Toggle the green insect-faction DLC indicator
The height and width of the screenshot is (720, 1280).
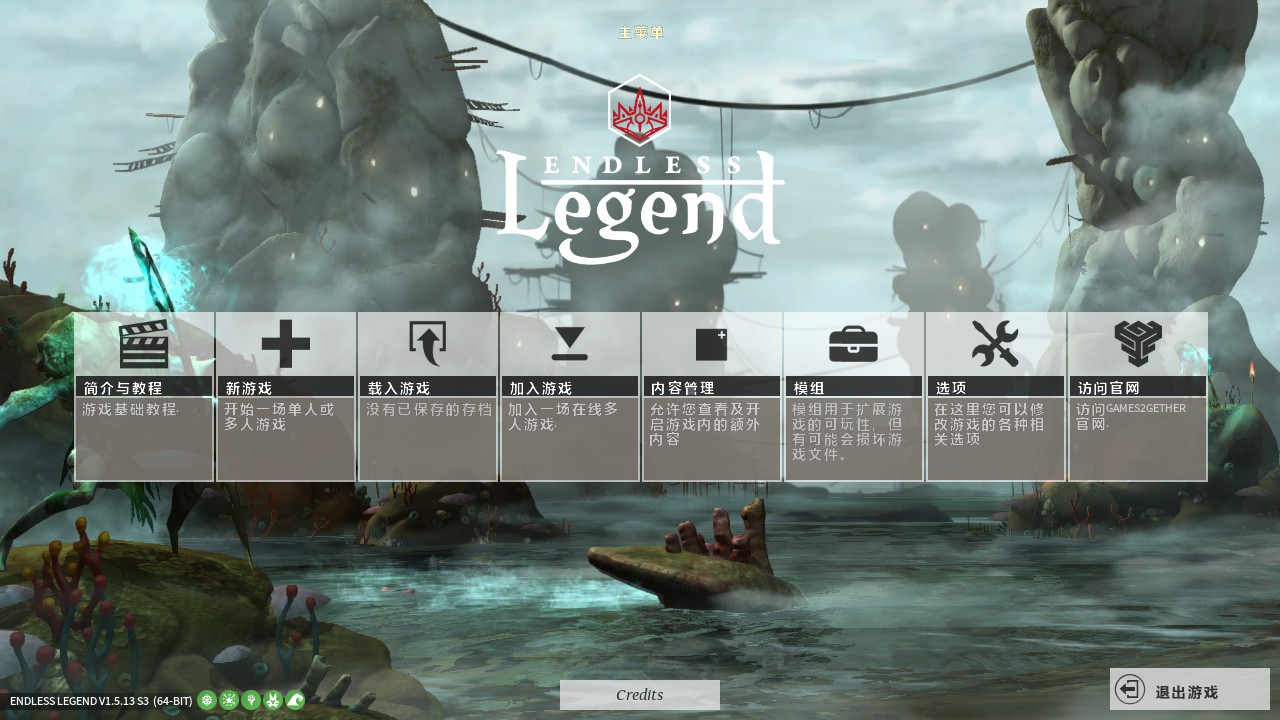[272, 701]
